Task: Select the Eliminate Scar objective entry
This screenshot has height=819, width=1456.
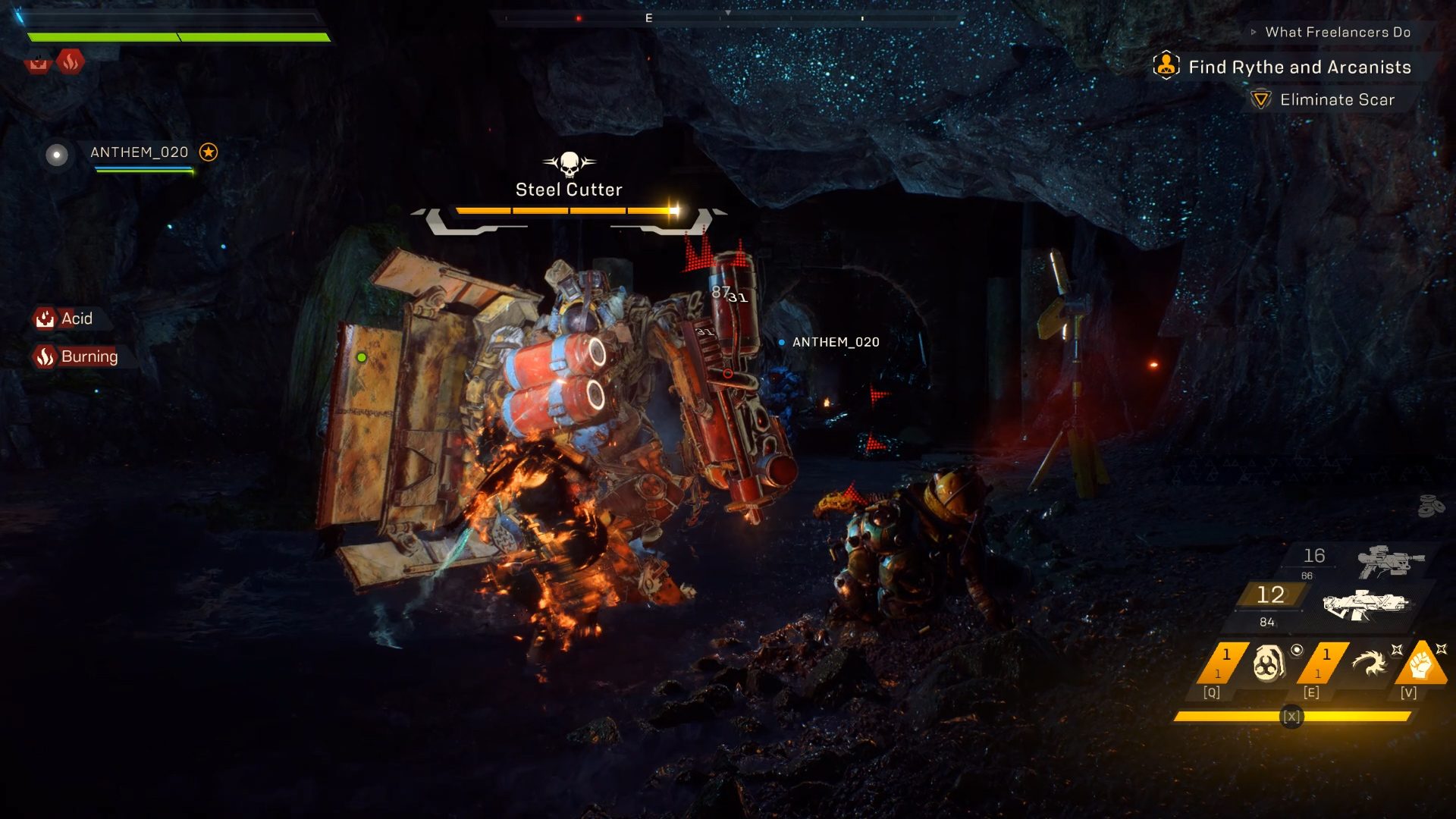Action: click(x=1337, y=99)
